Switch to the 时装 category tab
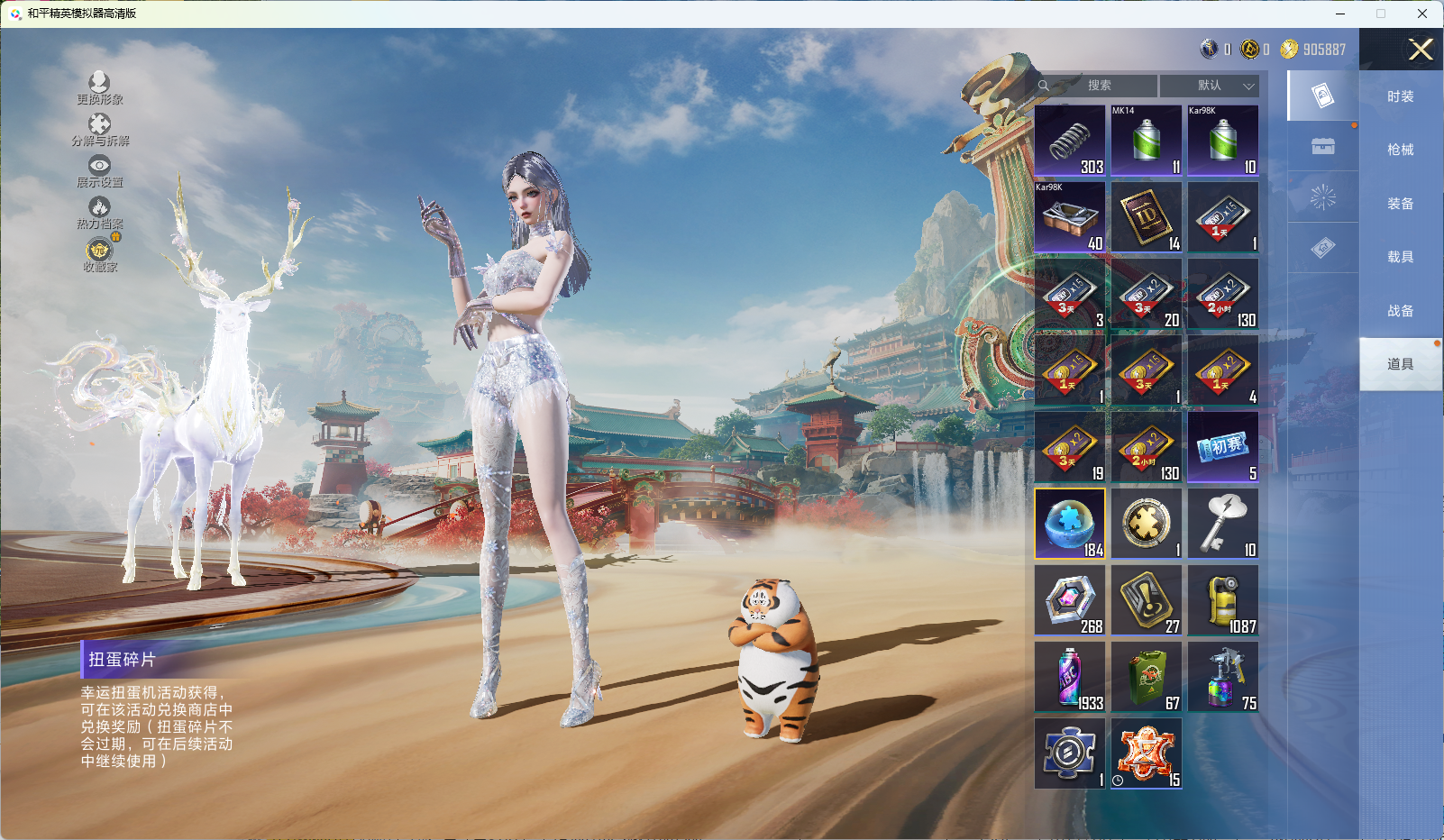This screenshot has height=840, width=1444. click(1400, 96)
